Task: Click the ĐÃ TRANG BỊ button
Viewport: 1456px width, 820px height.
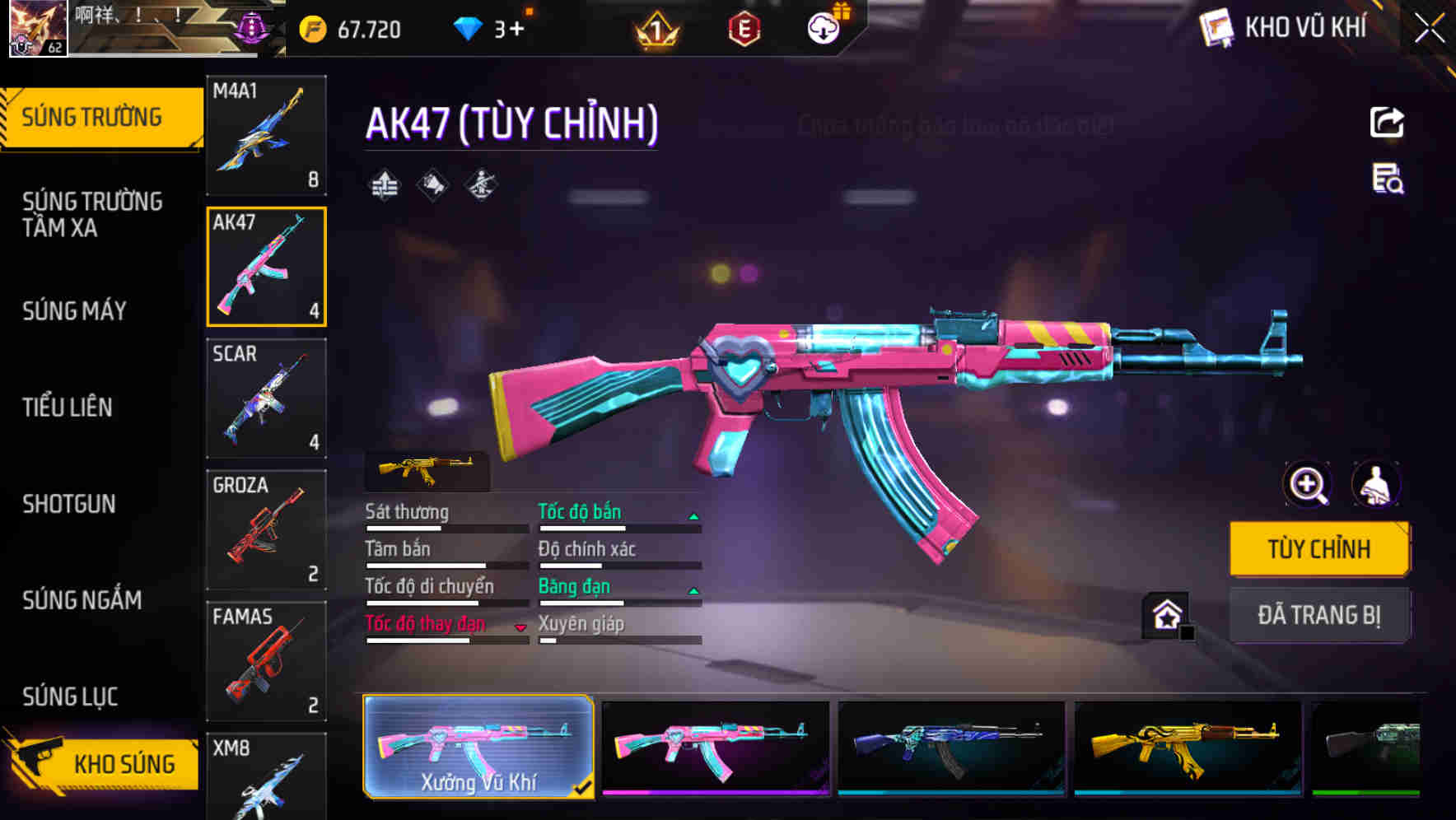Action: (x=1319, y=615)
